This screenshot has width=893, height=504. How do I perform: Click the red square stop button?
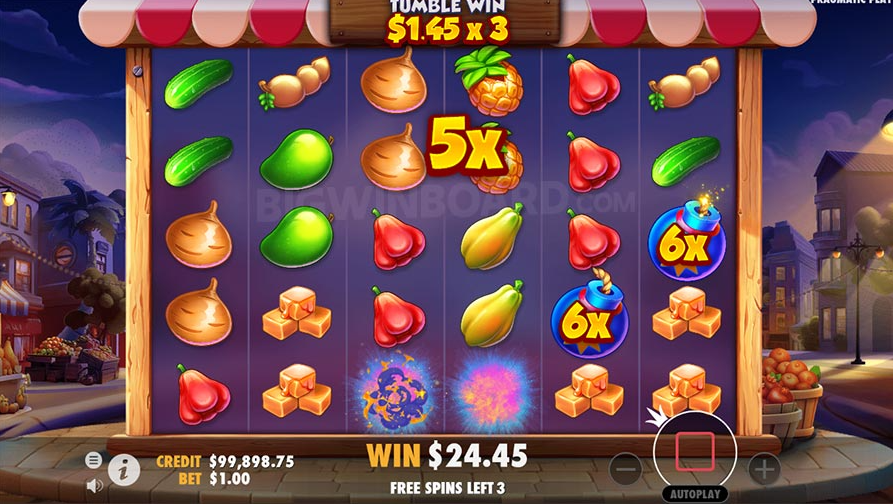694,451
